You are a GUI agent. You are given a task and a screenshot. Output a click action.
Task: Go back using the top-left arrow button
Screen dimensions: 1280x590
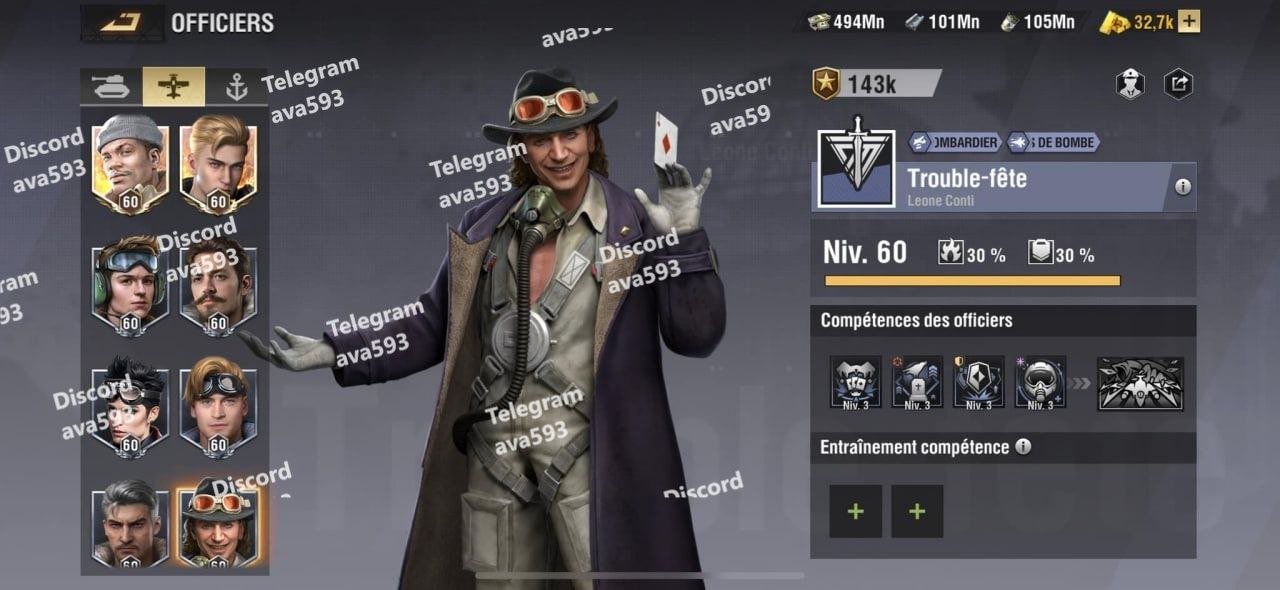click(122, 22)
